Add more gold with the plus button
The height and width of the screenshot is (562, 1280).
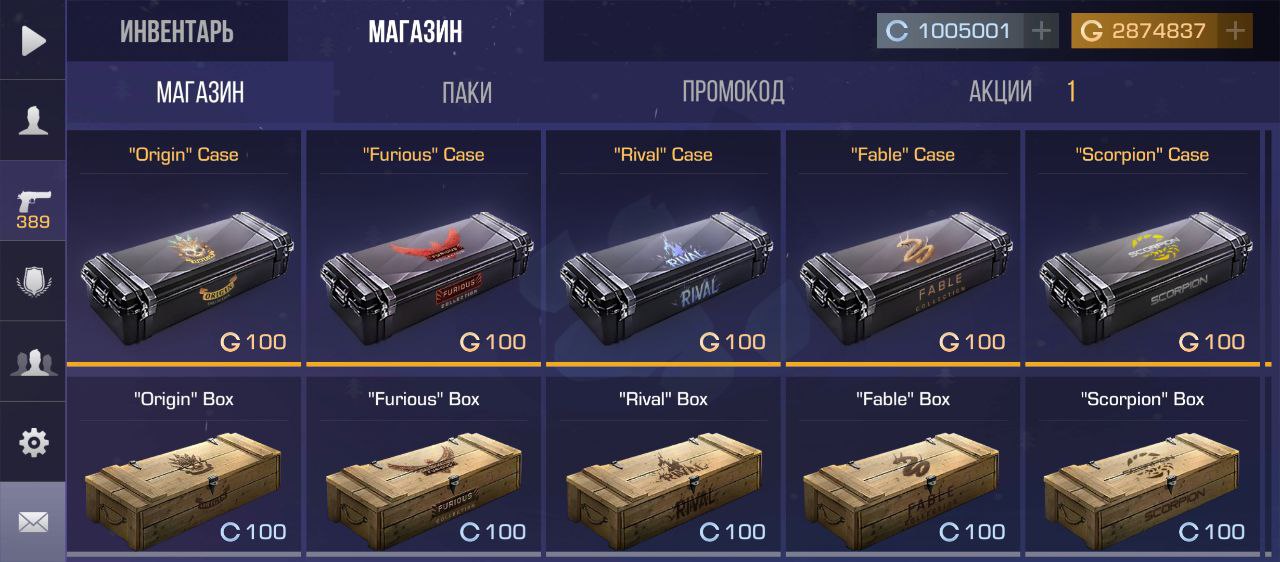(x=1236, y=31)
